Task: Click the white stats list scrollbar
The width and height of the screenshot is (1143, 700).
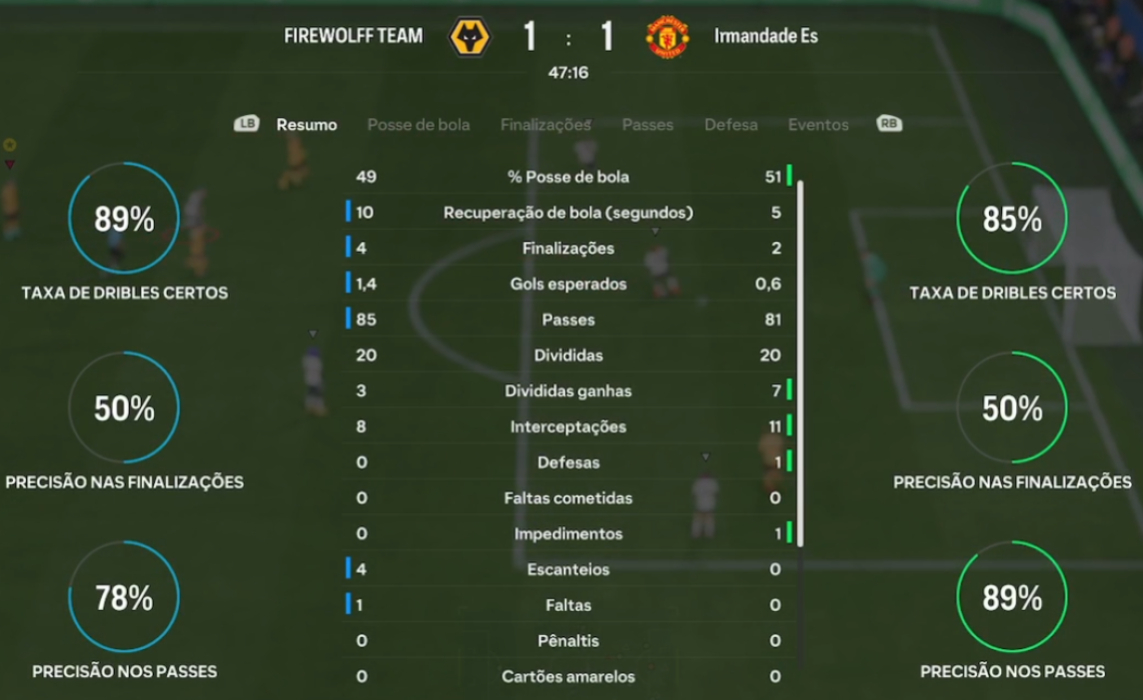Action: pos(801,362)
